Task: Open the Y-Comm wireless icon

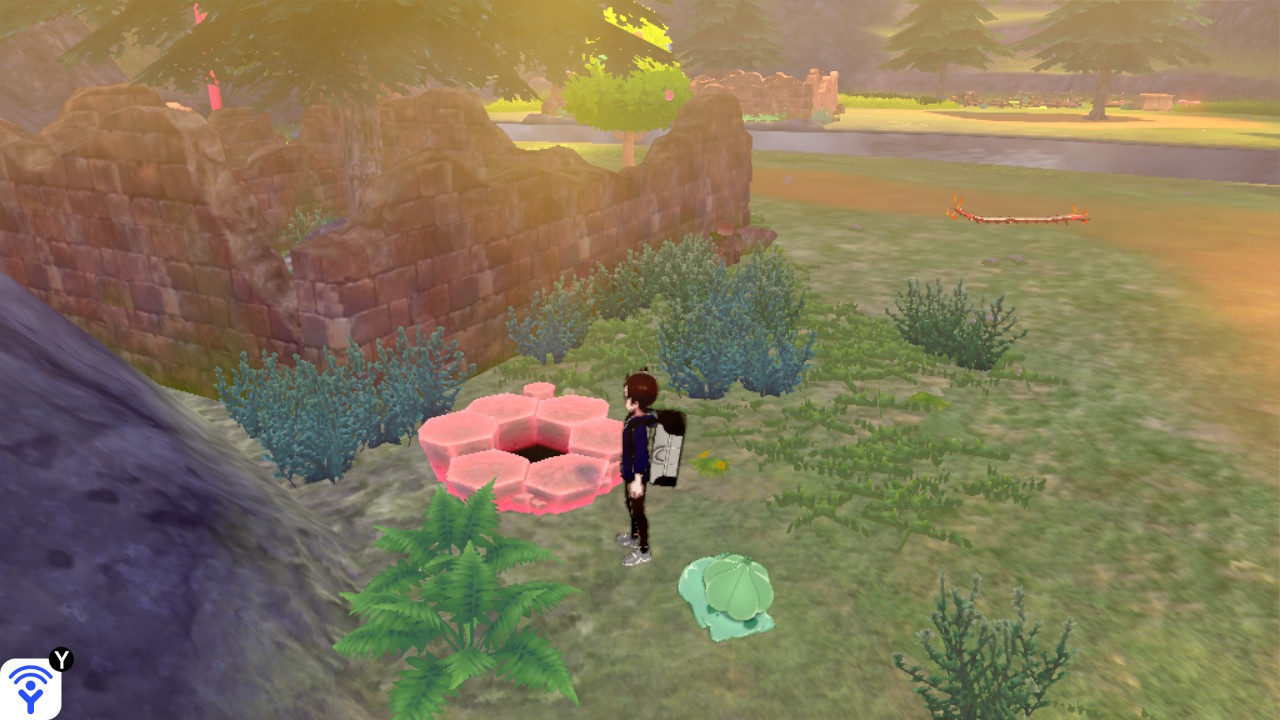Action: click(30, 688)
